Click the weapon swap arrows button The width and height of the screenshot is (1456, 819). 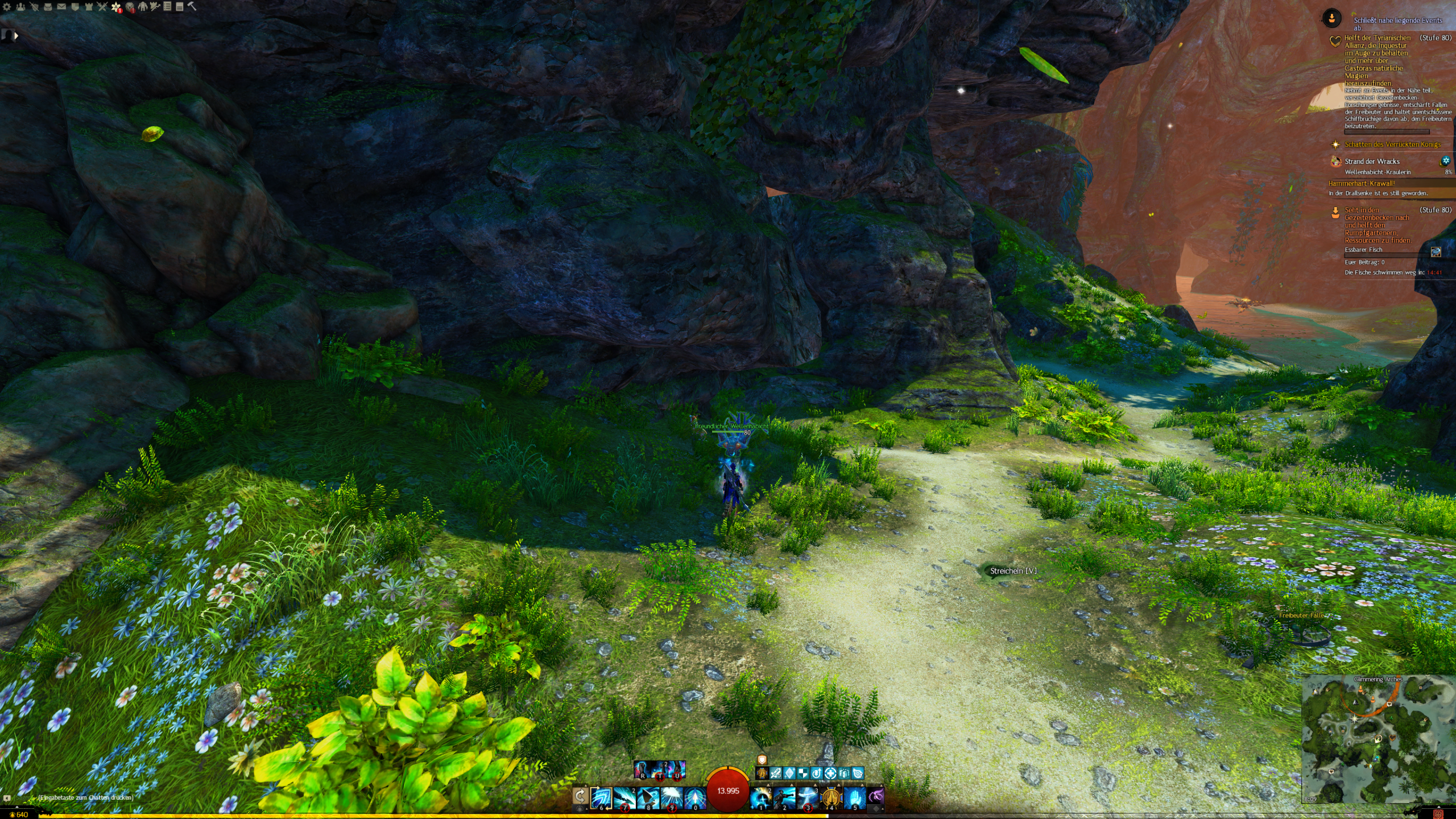tap(580, 796)
